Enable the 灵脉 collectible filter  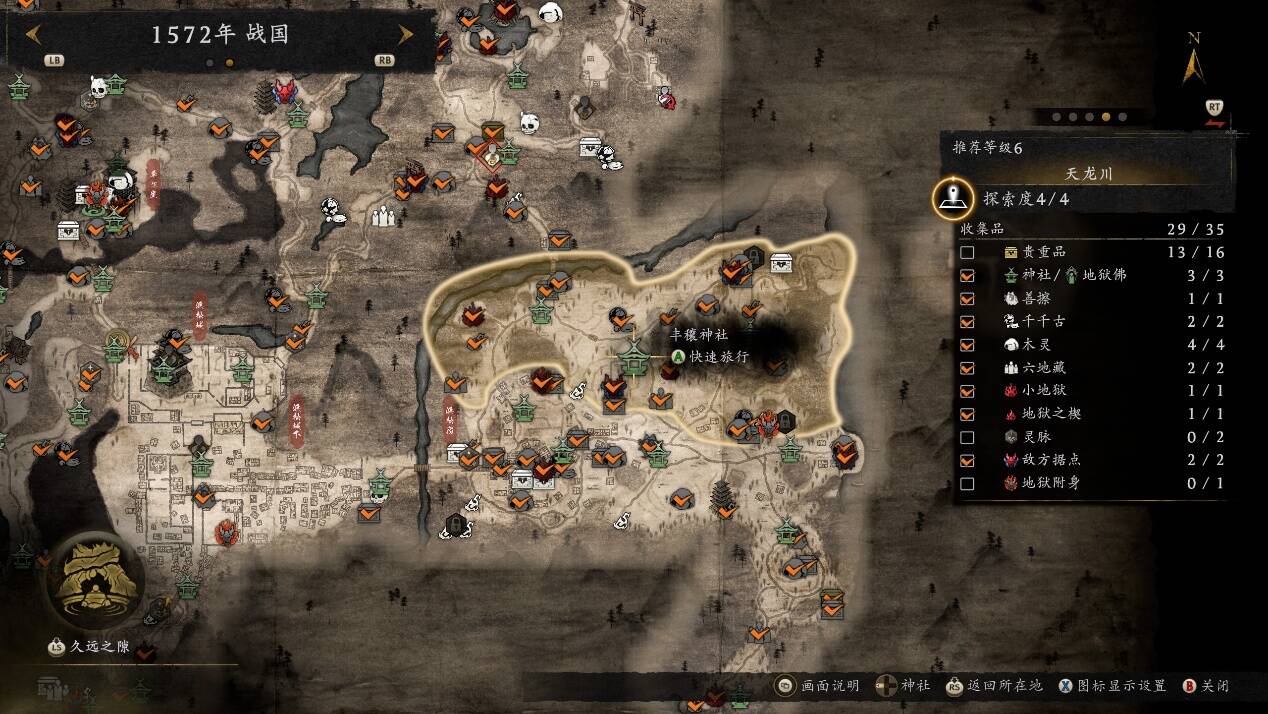967,437
